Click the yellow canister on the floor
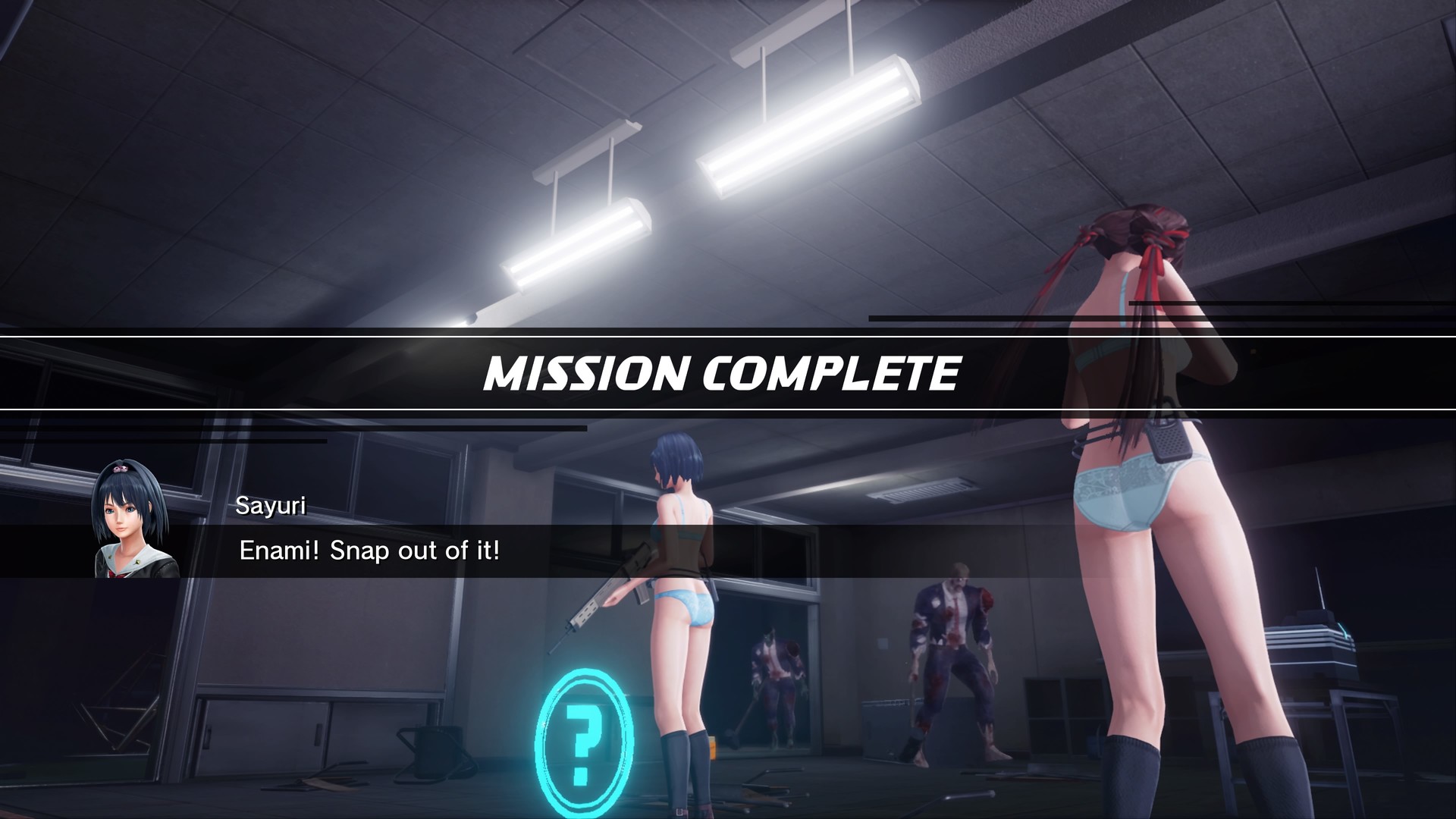 713,749
